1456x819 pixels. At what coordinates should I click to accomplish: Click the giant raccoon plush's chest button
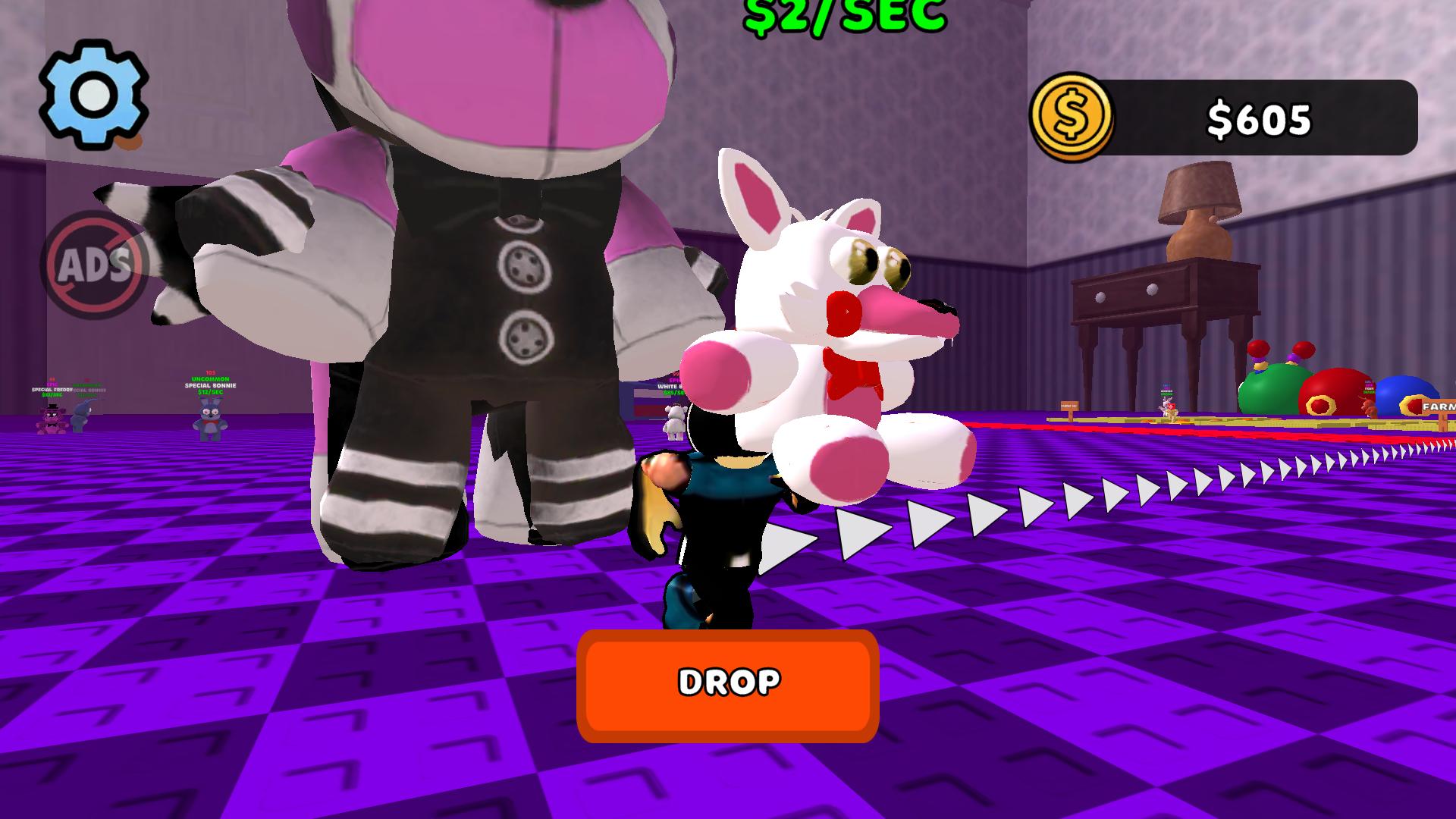coord(523,265)
